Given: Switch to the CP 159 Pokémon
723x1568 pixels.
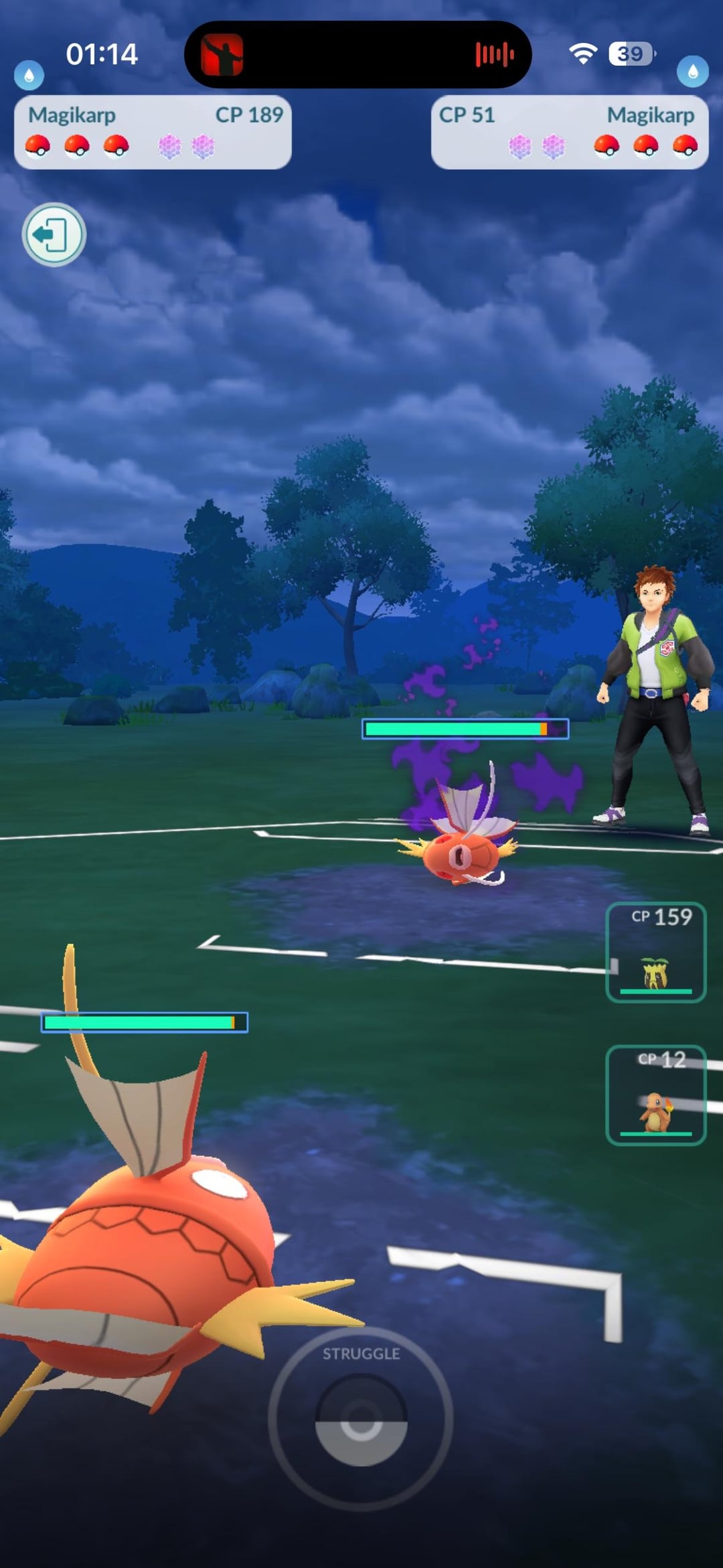Looking at the screenshot, I should click(655, 952).
